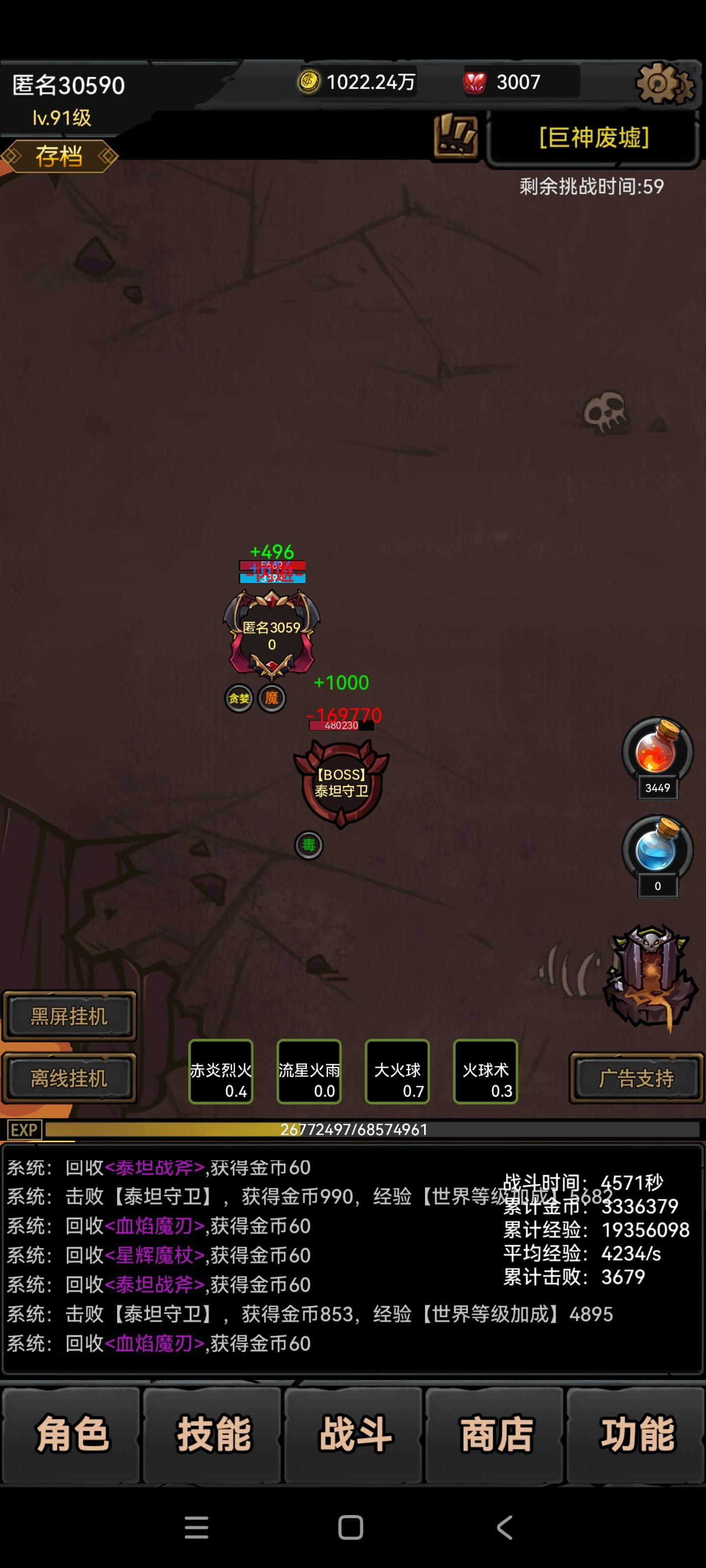Inspect the 毒 poison debuff on the boss
706x1568 pixels.
309,845
